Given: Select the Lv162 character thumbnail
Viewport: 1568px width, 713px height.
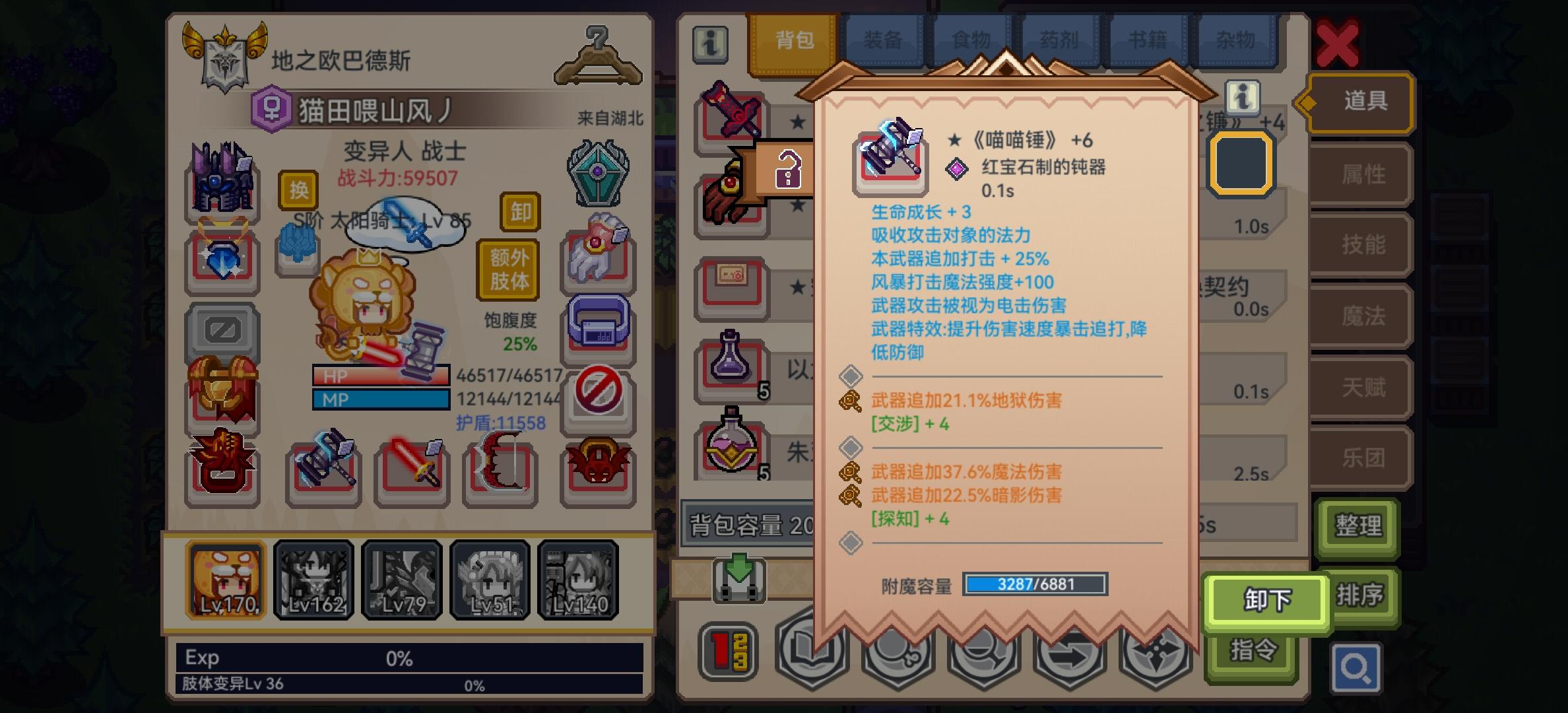Looking at the screenshot, I should click(x=313, y=580).
